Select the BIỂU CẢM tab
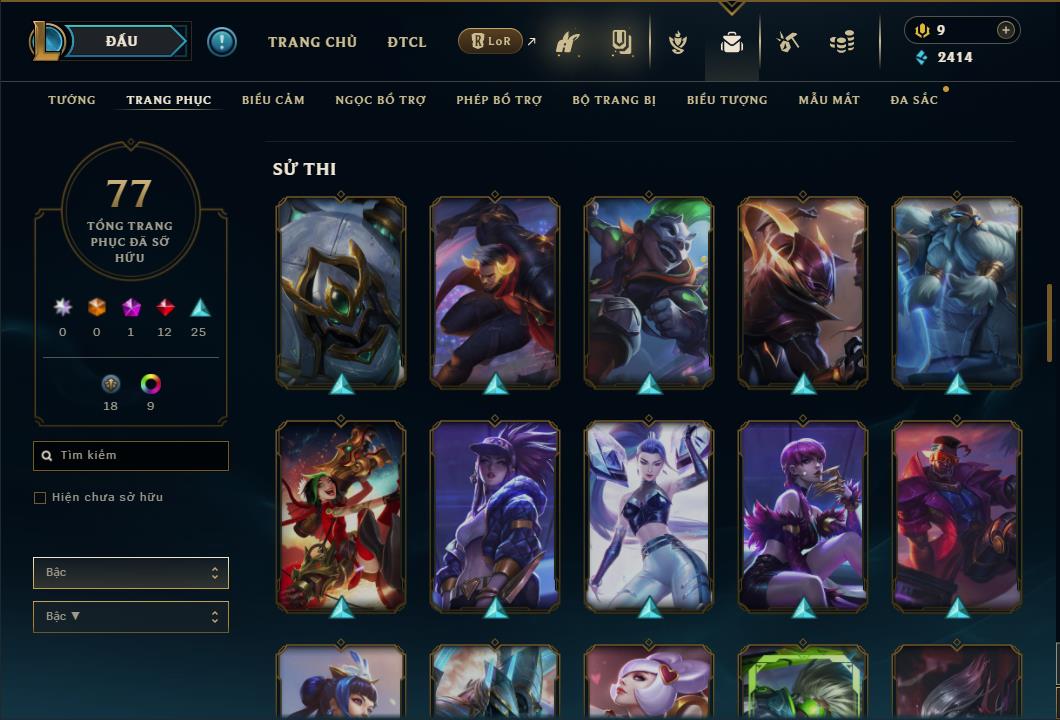Viewport: 1060px width, 720px height. click(x=273, y=100)
